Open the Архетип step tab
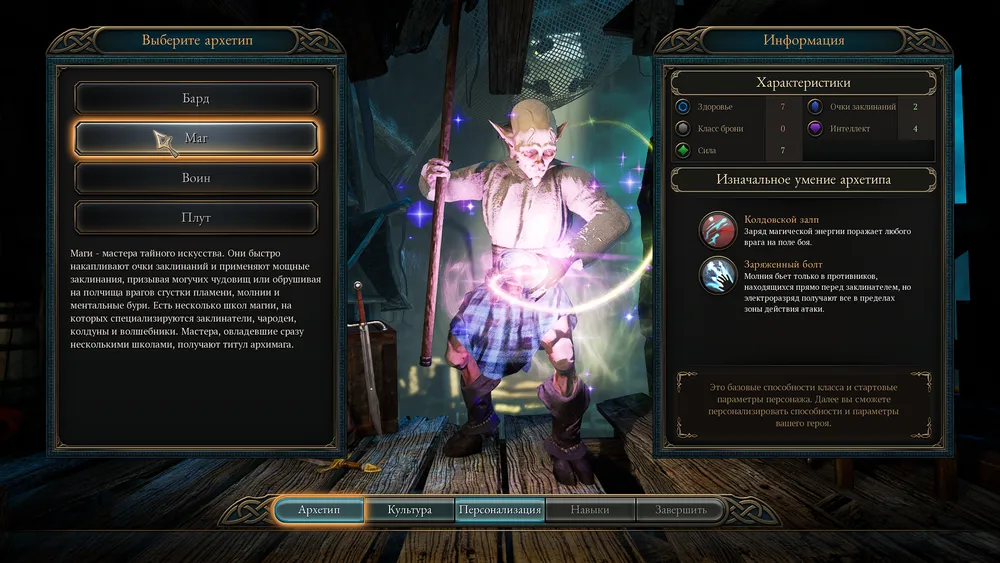1000x563 pixels. coord(319,510)
